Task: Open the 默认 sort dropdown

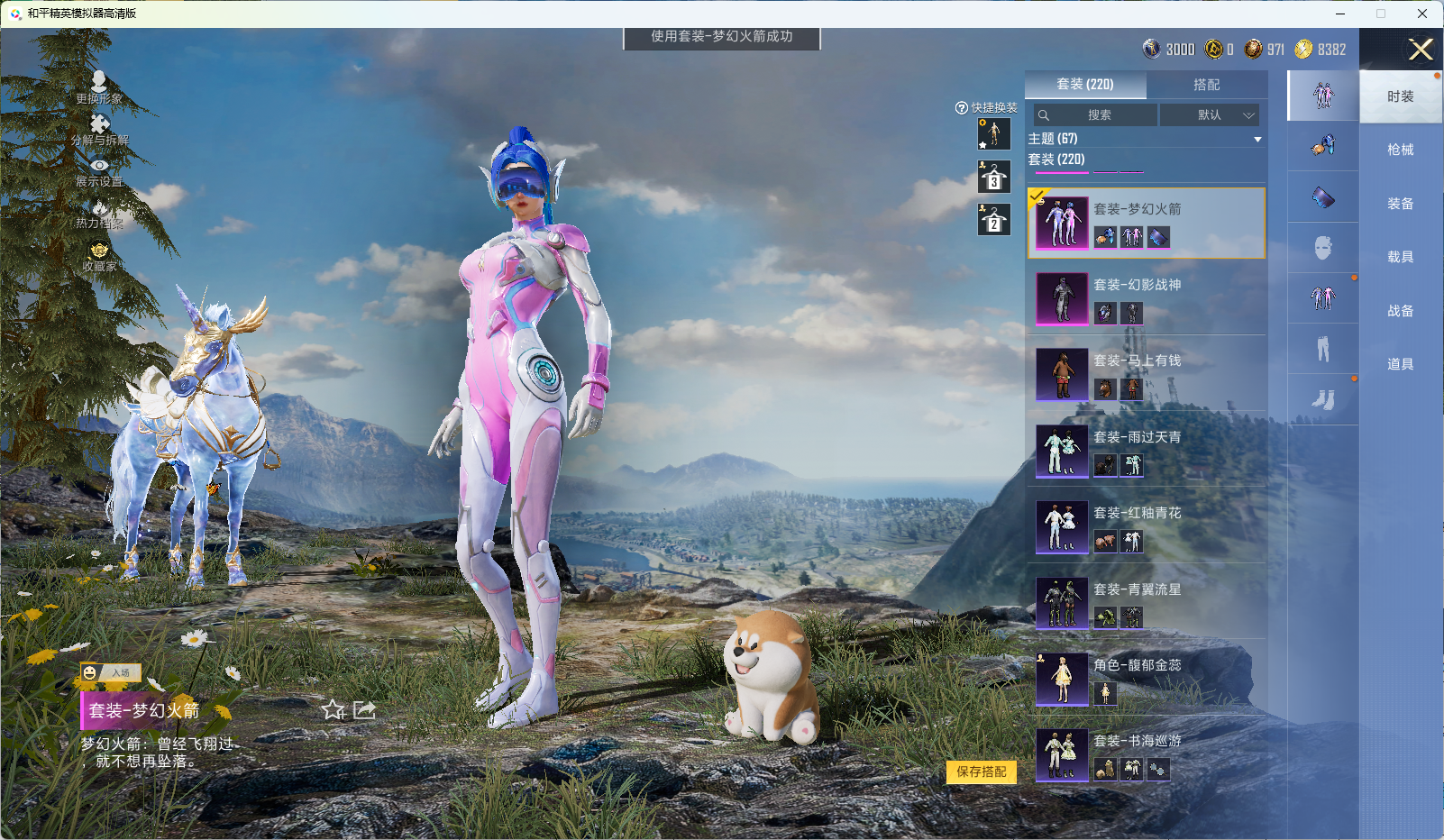Action: point(1210,115)
